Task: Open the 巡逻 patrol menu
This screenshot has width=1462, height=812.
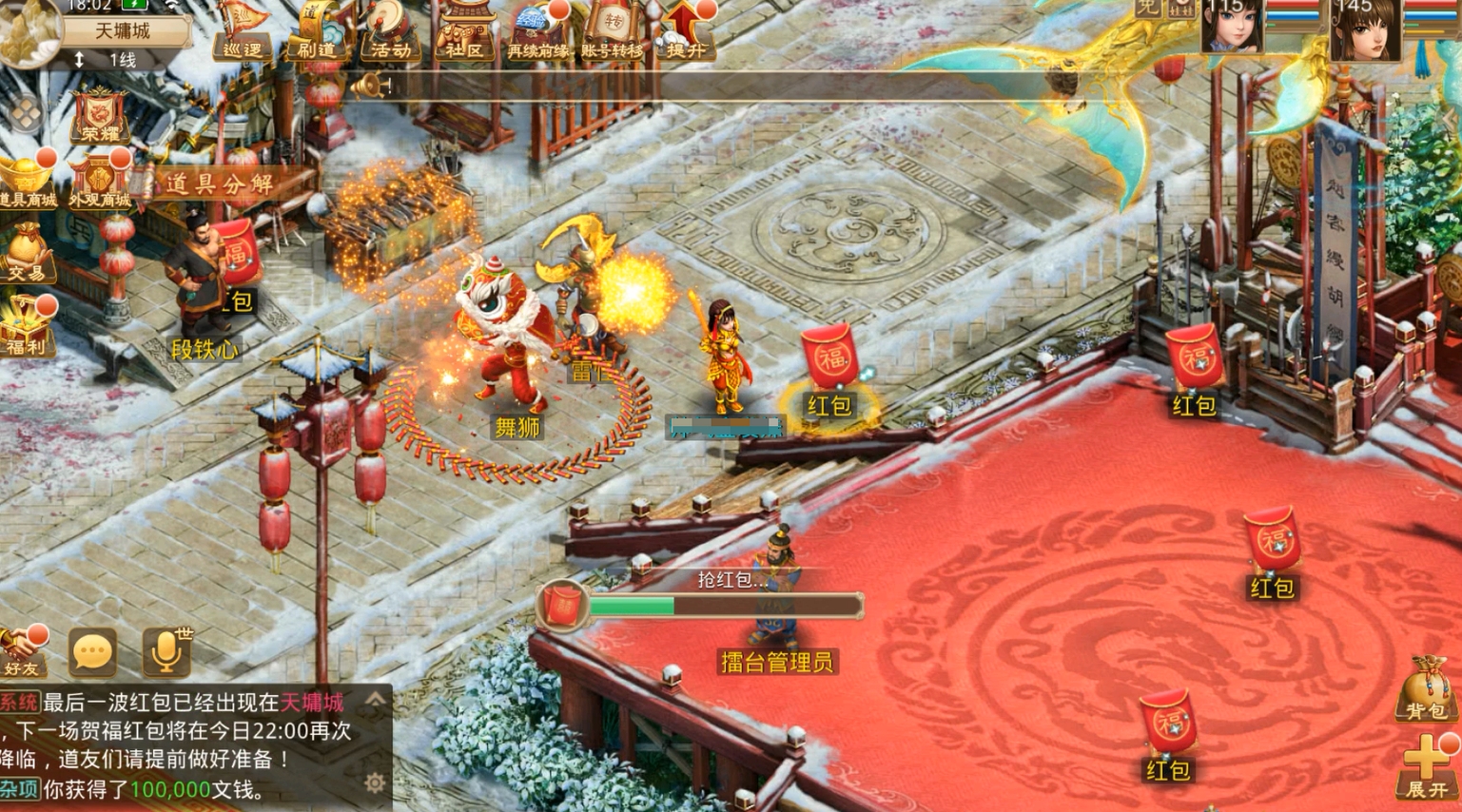Action: point(241,32)
